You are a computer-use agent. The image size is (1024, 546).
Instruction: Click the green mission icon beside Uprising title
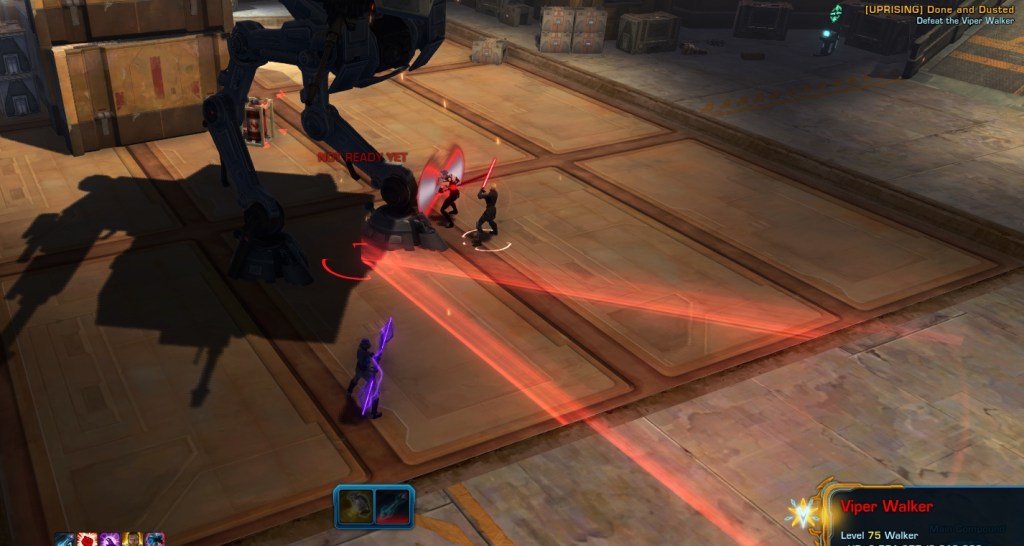pyautogui.click(x=836, y=11)
